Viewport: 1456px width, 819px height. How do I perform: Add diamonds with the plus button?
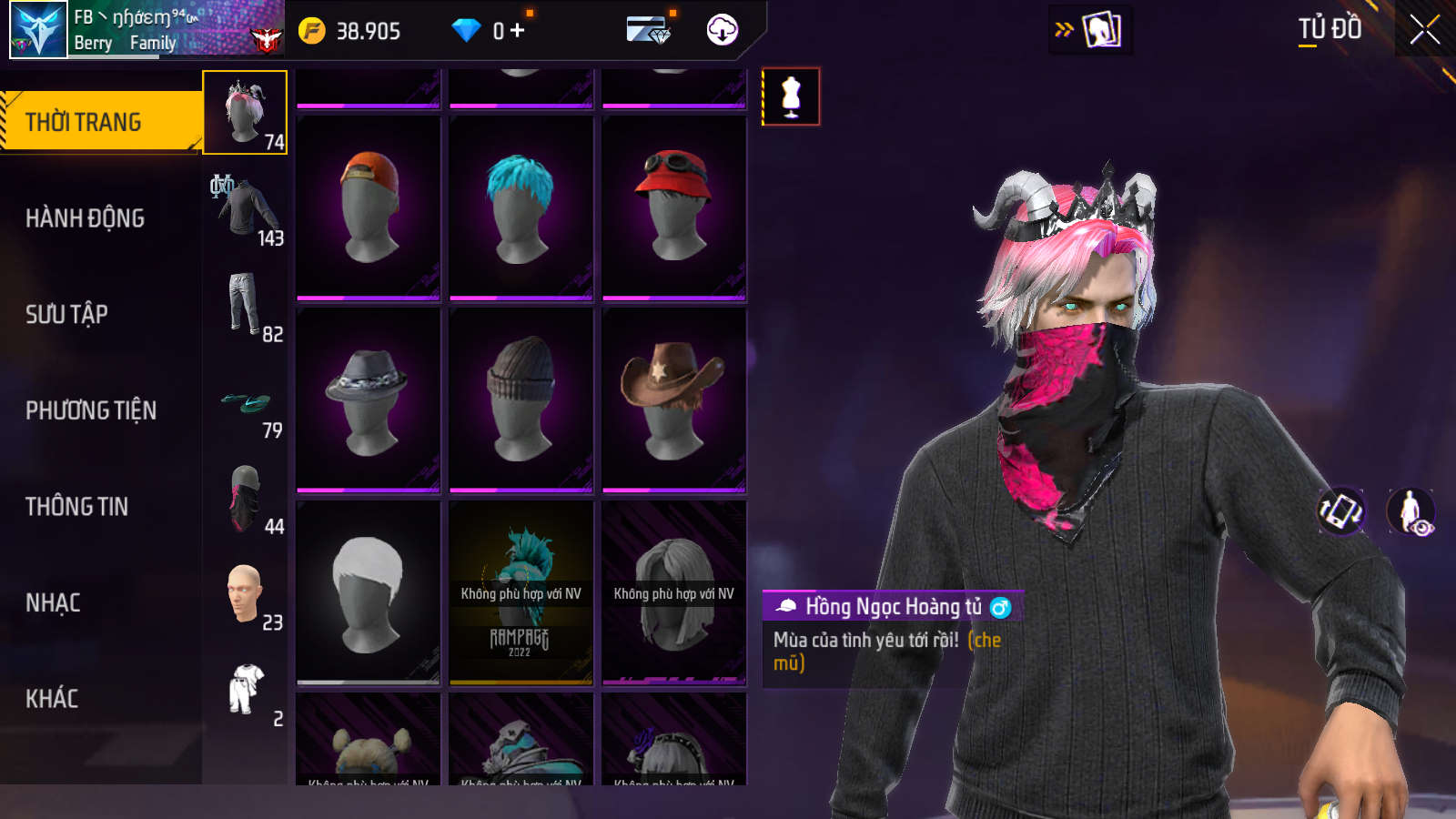pyautogui.click(x=518, y=31)
